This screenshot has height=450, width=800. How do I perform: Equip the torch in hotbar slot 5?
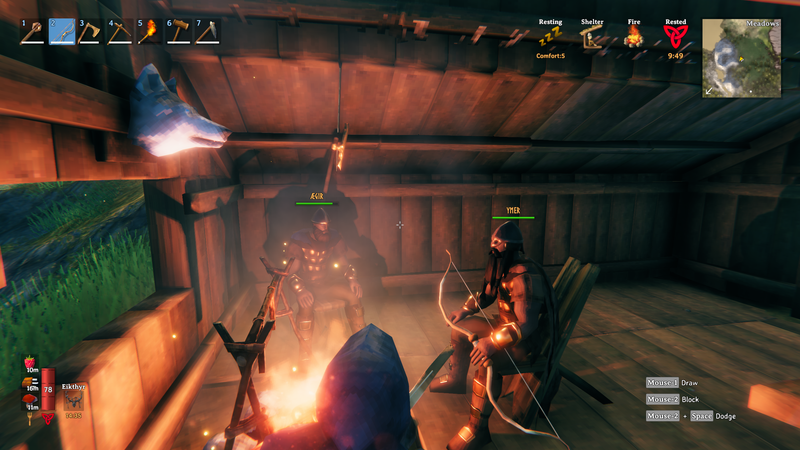tap(149, 32)
